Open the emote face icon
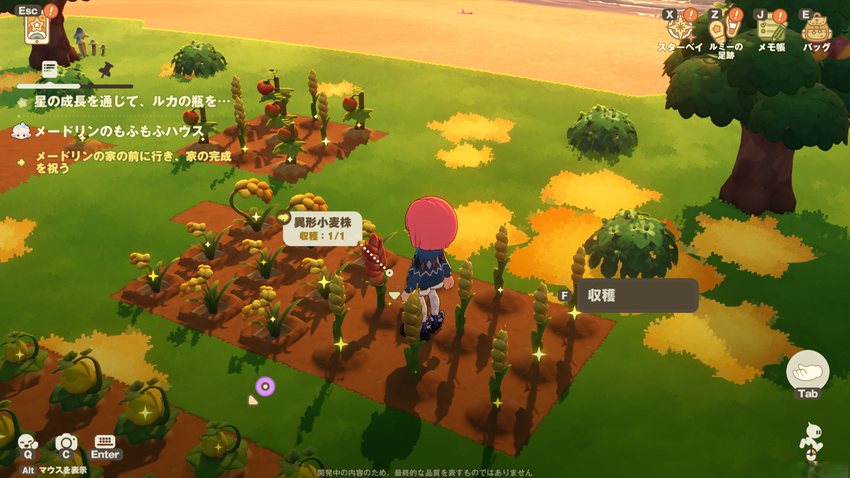The width and height of the screenshot is (850, 478). [27, 443]
